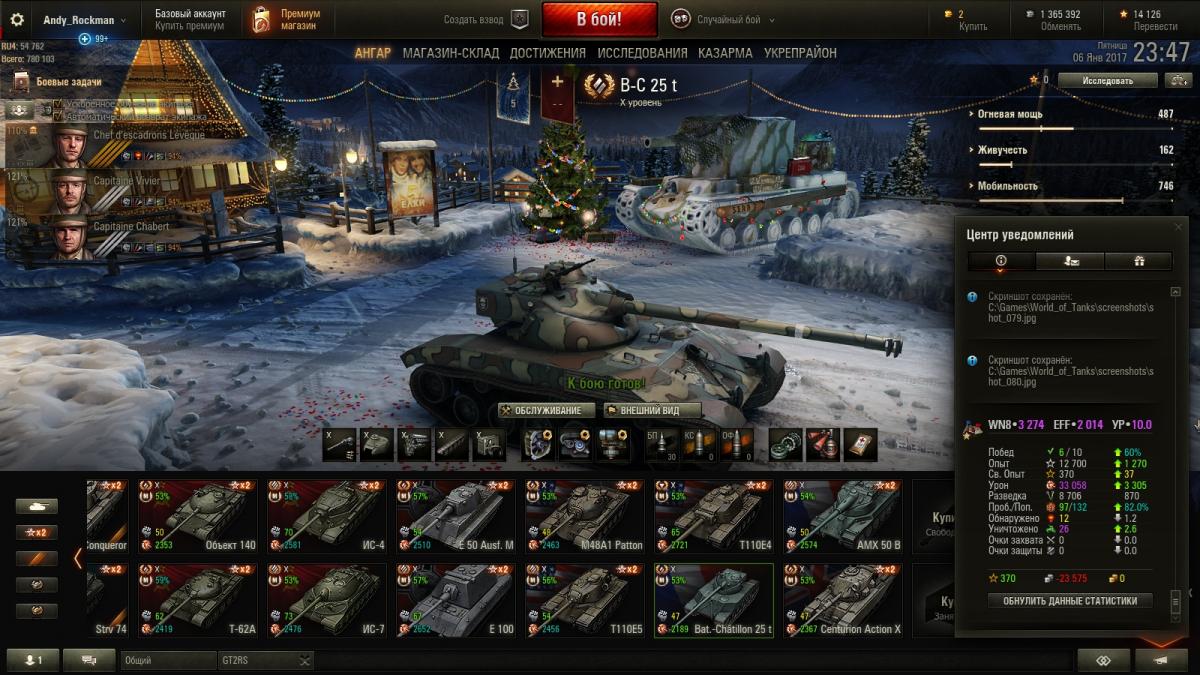Show the Укрепрайон tab

tap(800, 53)
